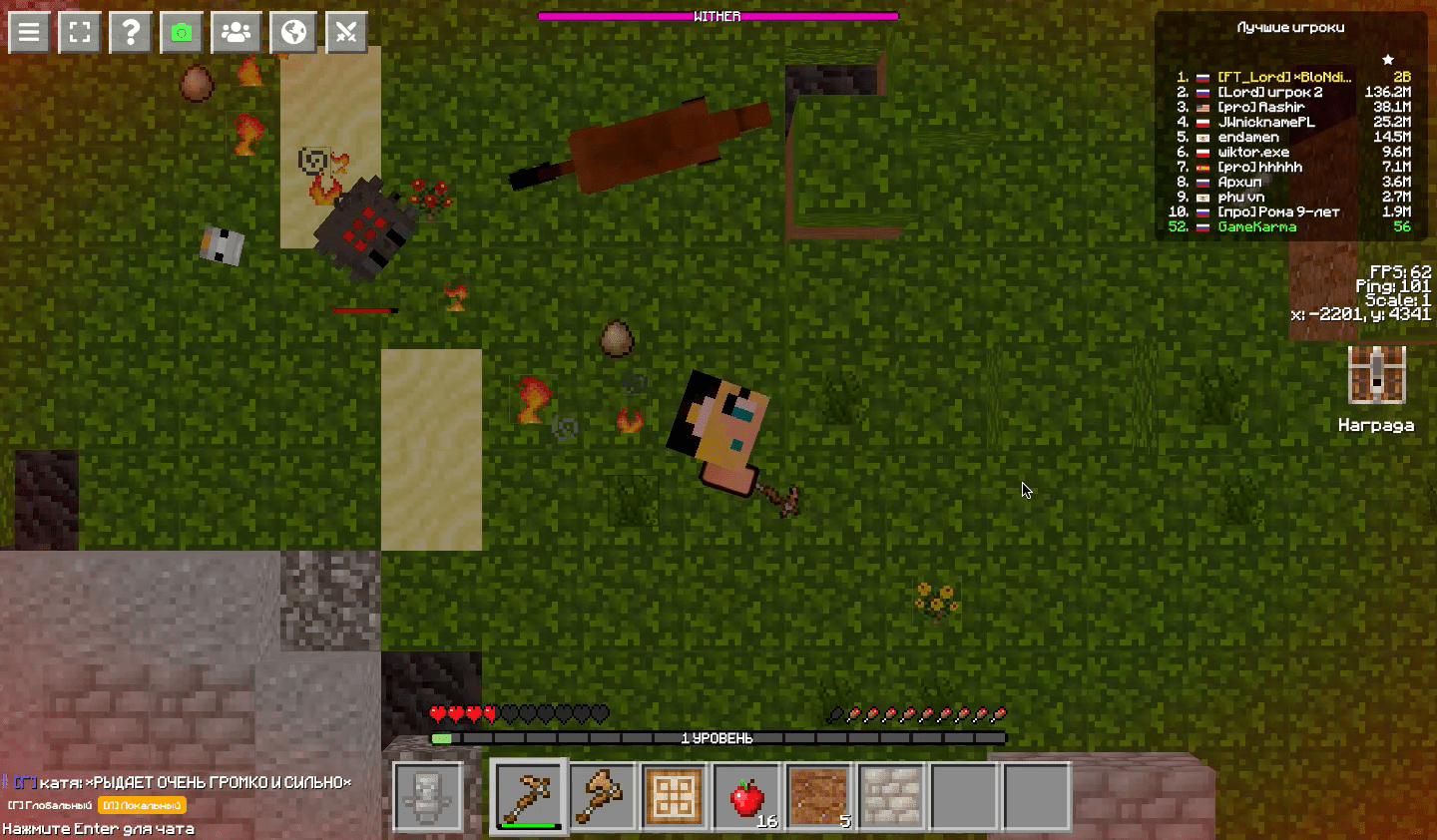Select the dirt blocks hotbar slot
The height and width of the screenshot is (840, 1437).
coord(818,796)
